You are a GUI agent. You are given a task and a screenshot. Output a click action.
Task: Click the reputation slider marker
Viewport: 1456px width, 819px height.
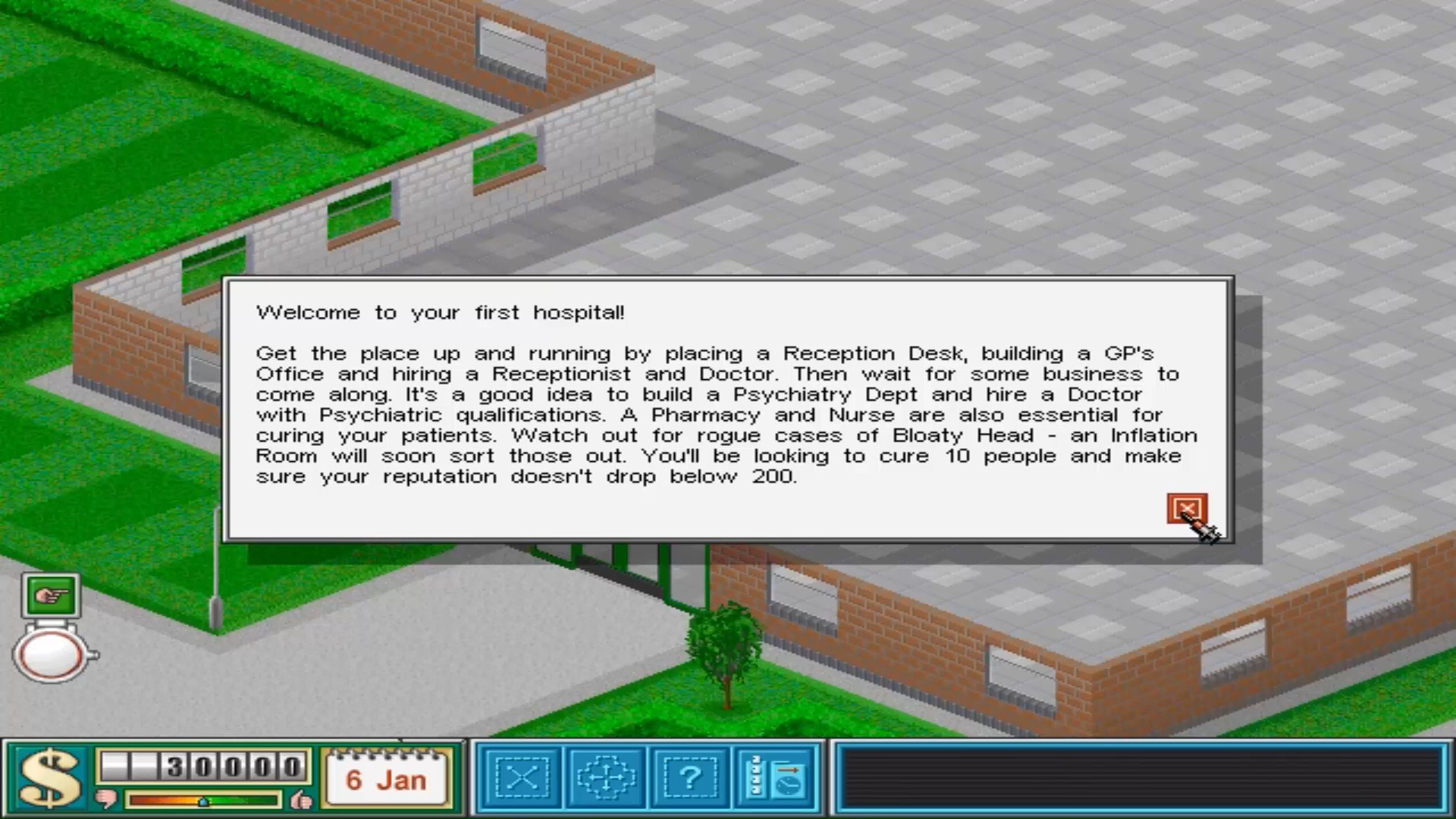[x=202, y=802]
